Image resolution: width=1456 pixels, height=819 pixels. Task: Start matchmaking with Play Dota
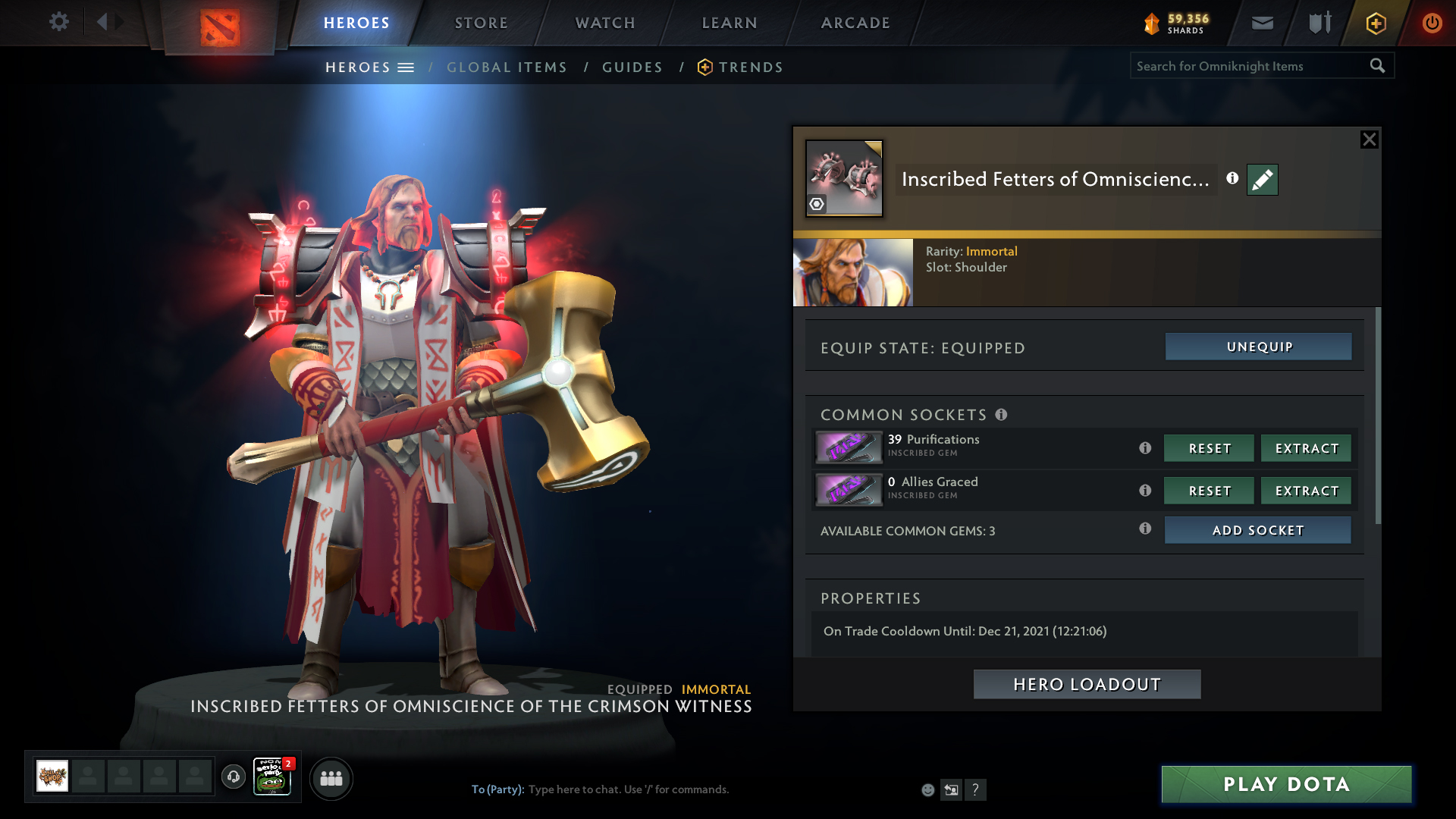pos(1286,784)
